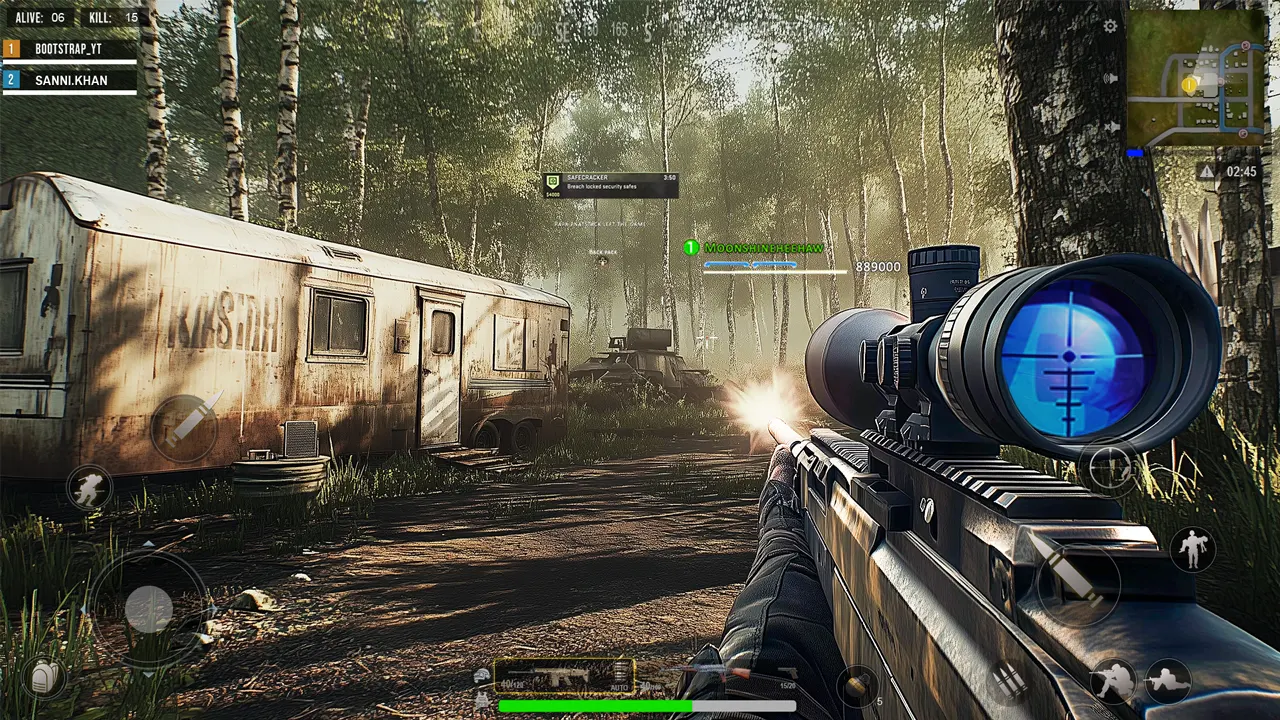Viewport: 1280px width, 720px height.
Task: Go prone with the lying soldier button
Action: 1167,681
